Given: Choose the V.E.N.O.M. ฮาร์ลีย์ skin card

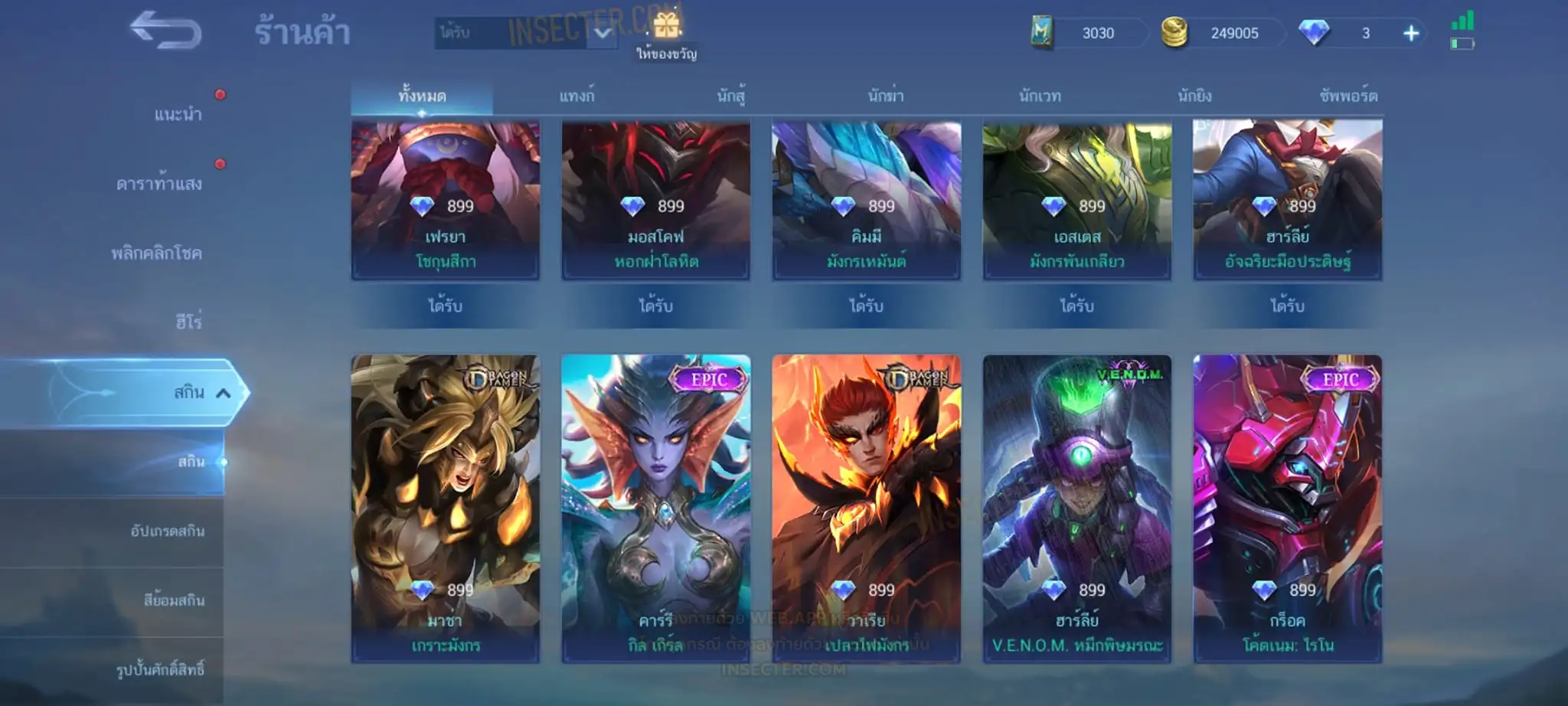Looking at the screenshot, I should pos(1077,508).
